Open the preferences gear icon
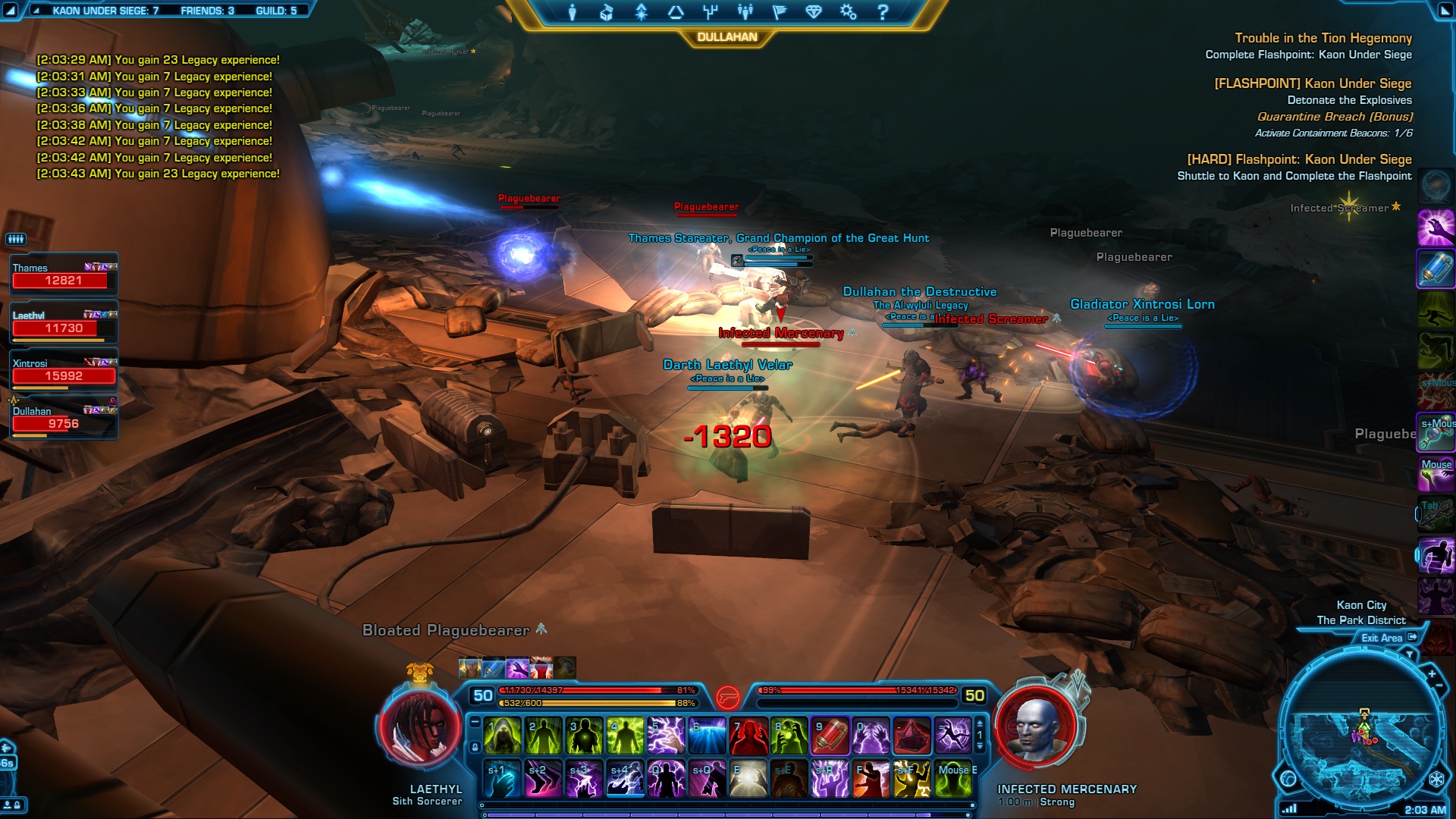This screenshot has width=1456, height=819. (x=848, y=11)
